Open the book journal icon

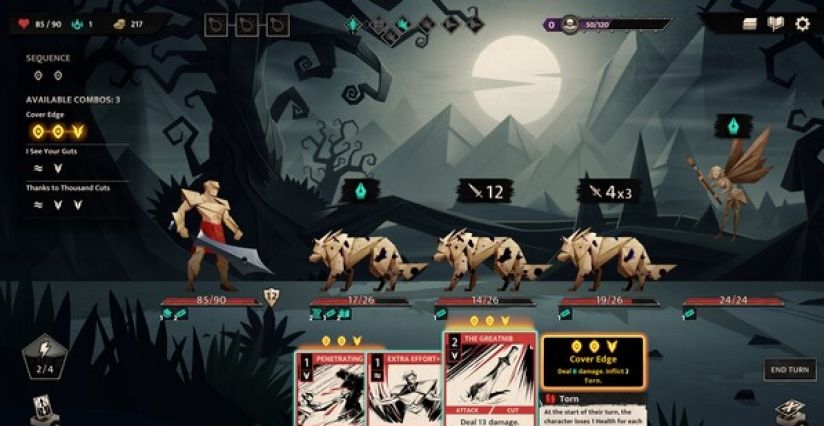(776, 24)
